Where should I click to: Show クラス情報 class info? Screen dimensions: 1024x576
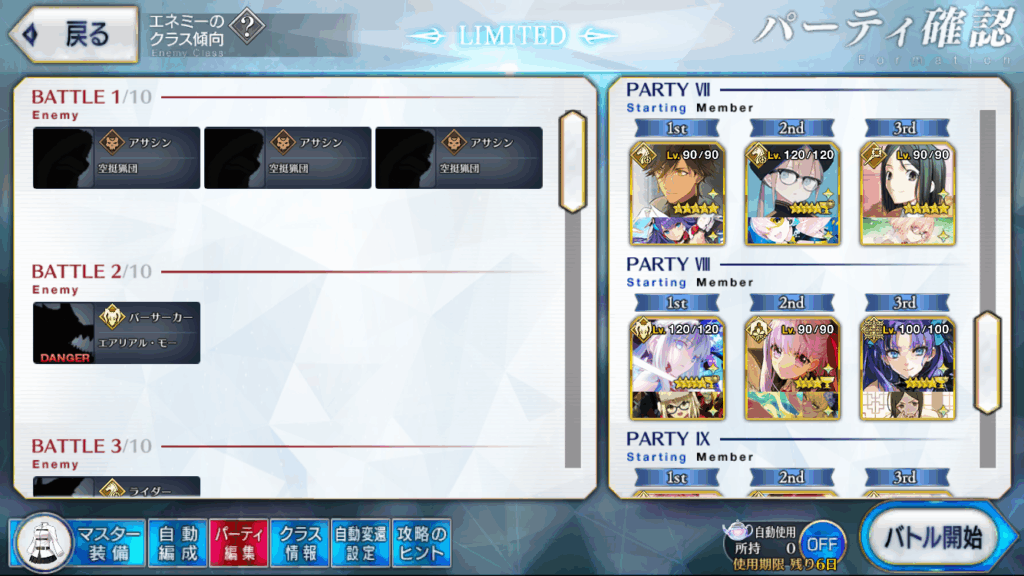pos(300,542)
